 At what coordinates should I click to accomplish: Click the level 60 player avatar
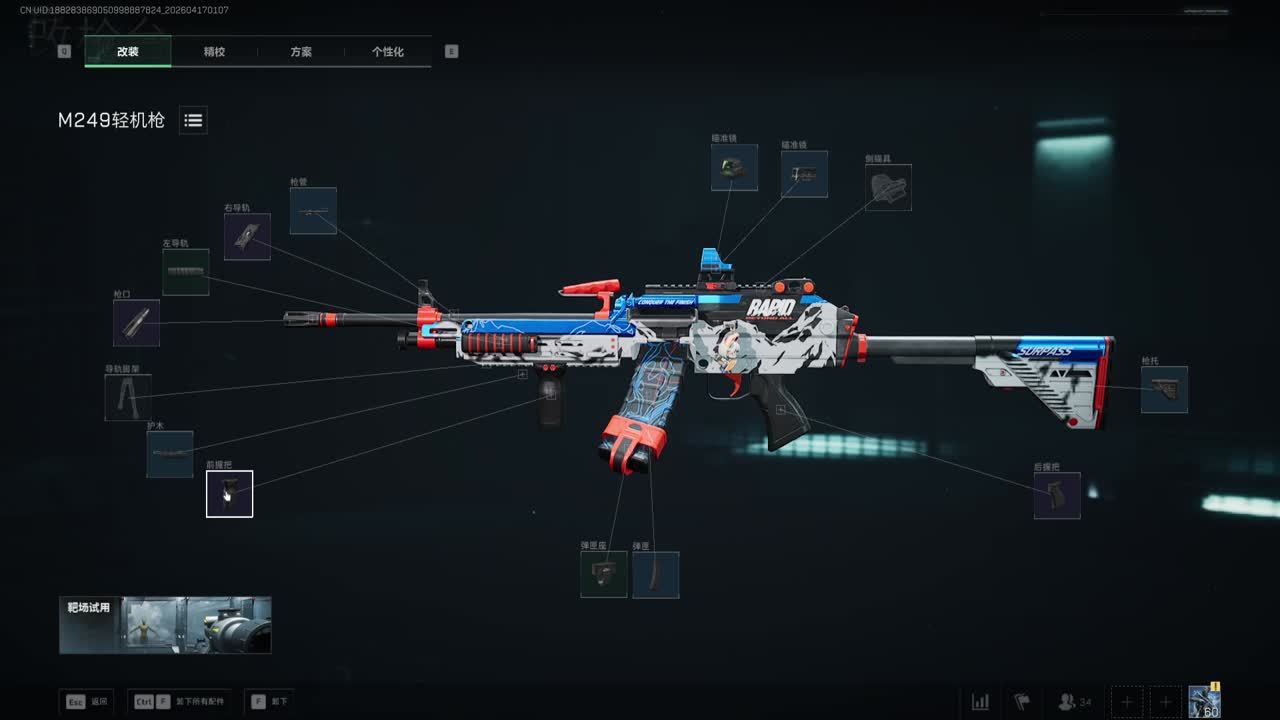click(x=1204, y=702)
